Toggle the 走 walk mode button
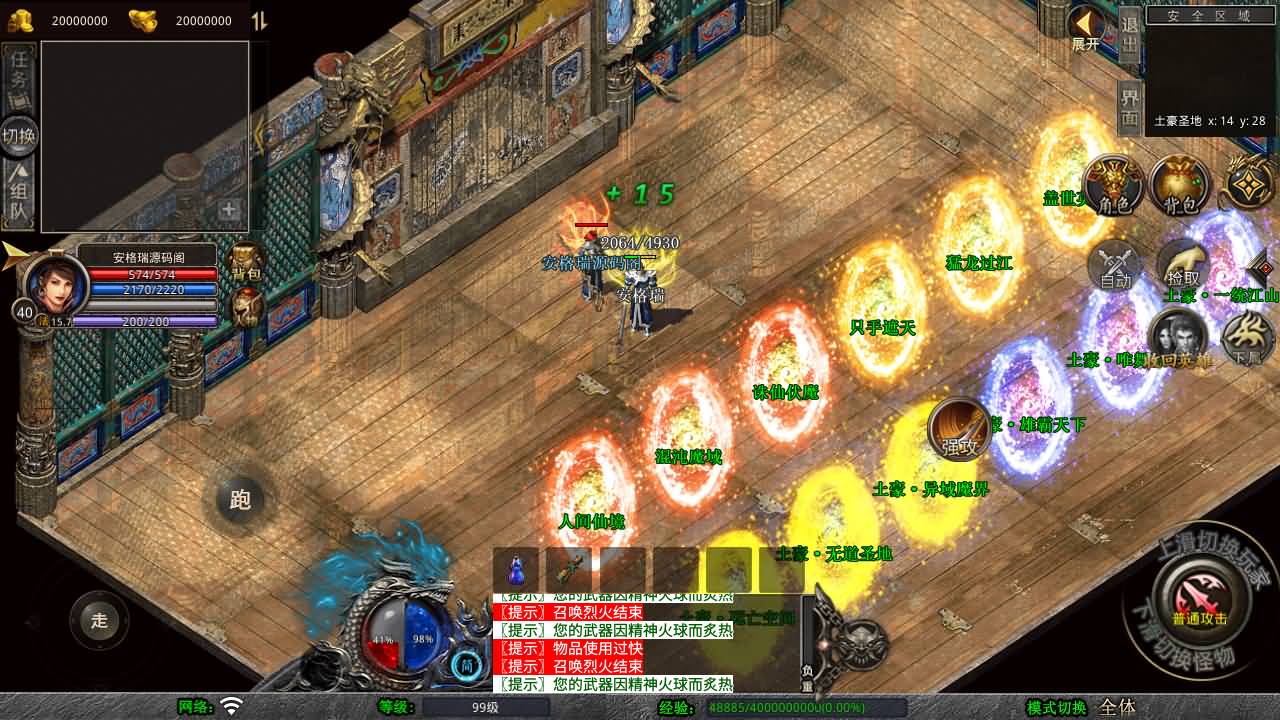 pyautogui.click(x=99, y=620)
